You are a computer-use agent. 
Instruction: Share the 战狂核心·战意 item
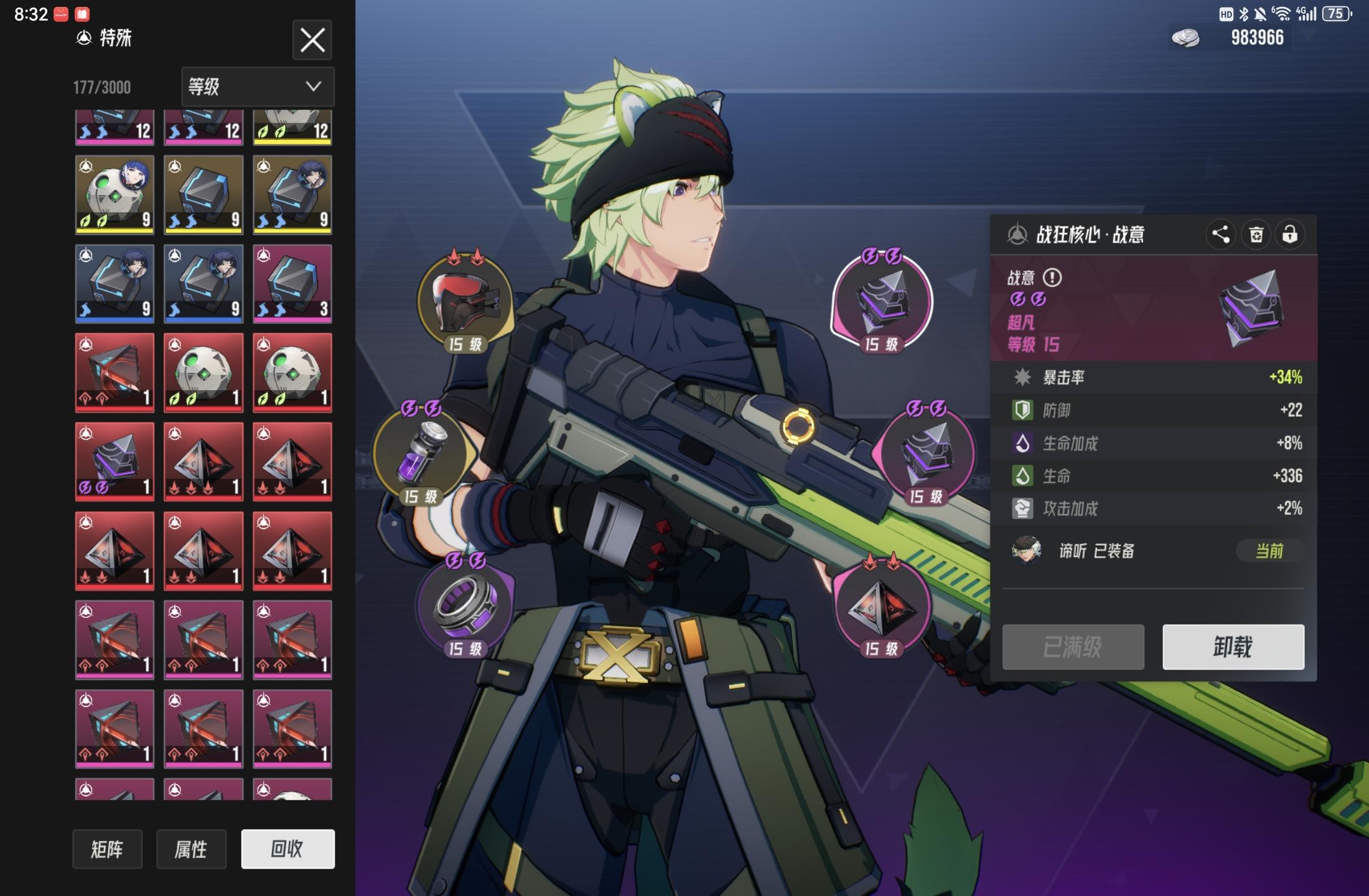1220,235
